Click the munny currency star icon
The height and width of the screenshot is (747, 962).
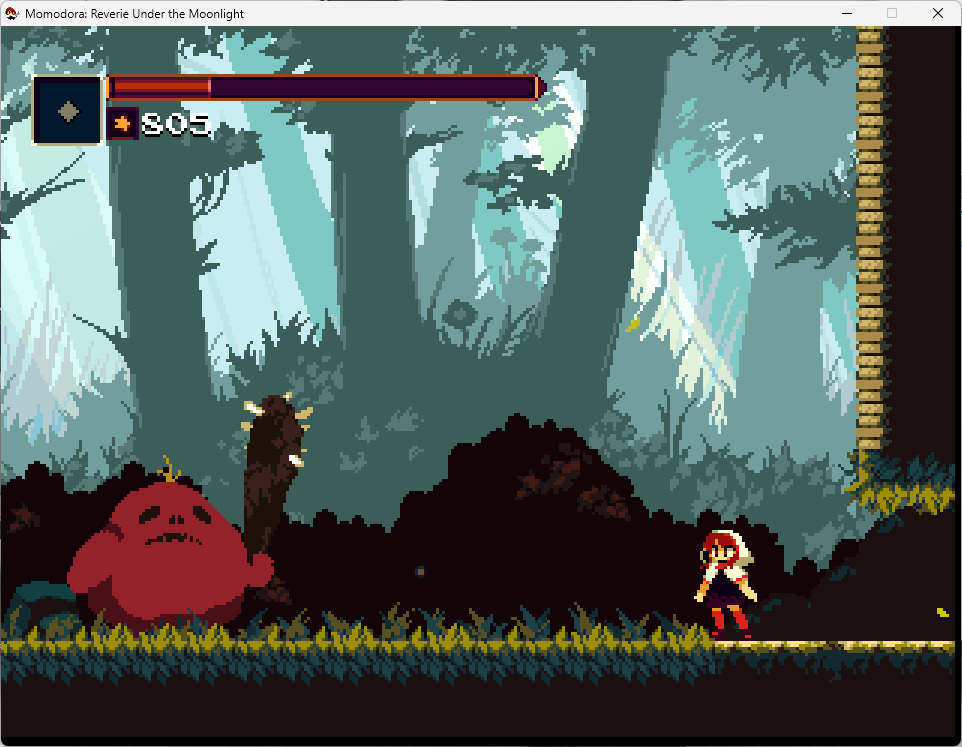pyautogui.click(x=122, y=124)
